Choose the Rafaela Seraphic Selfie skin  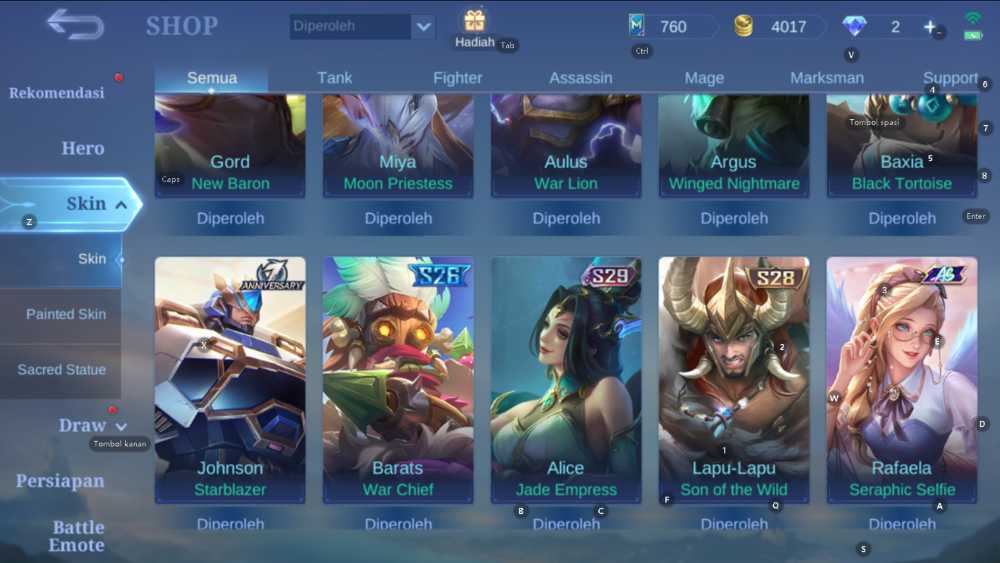[902, 380]
